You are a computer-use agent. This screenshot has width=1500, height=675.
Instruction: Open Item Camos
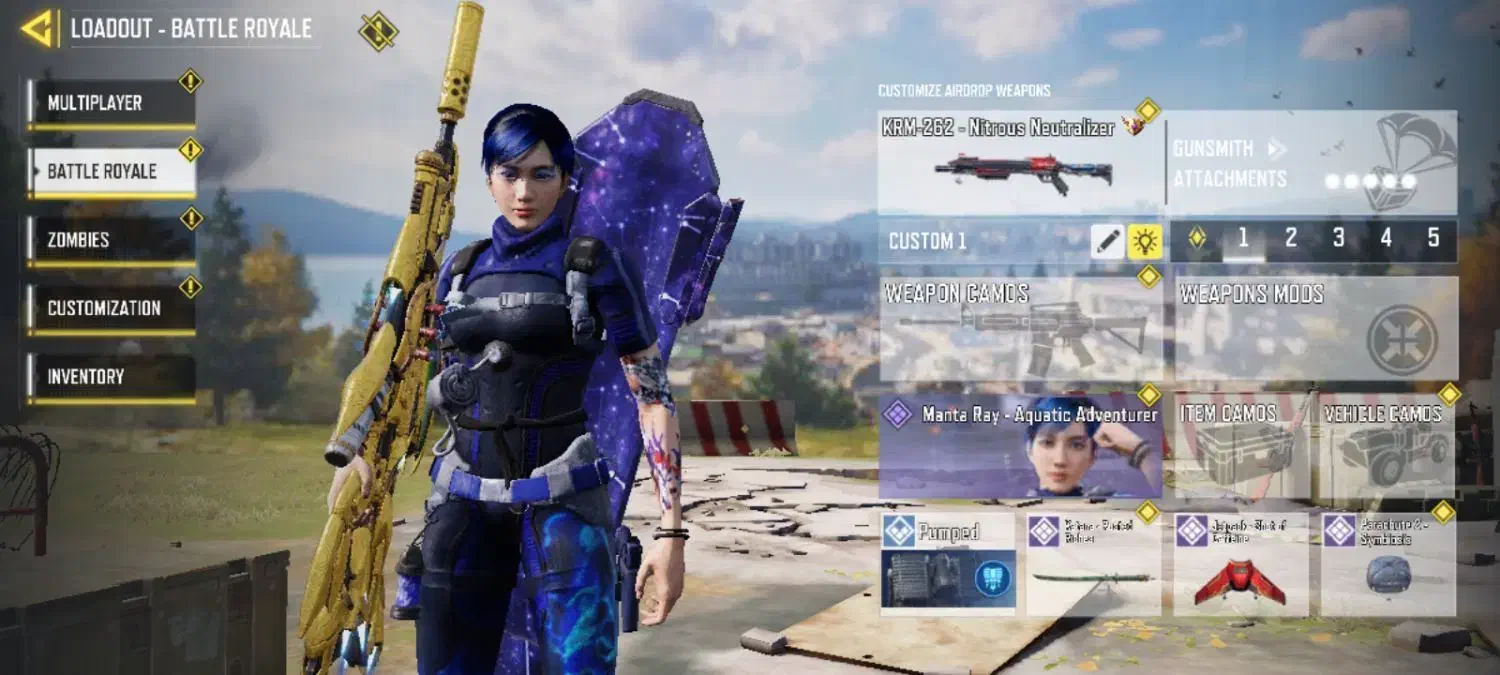pos(1240,446)
